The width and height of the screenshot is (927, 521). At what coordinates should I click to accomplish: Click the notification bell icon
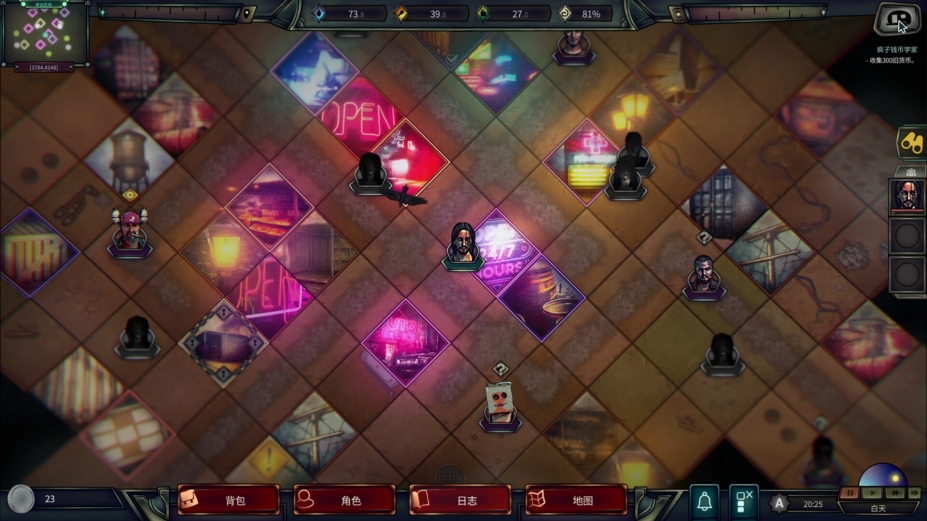[x=704, y=500]
